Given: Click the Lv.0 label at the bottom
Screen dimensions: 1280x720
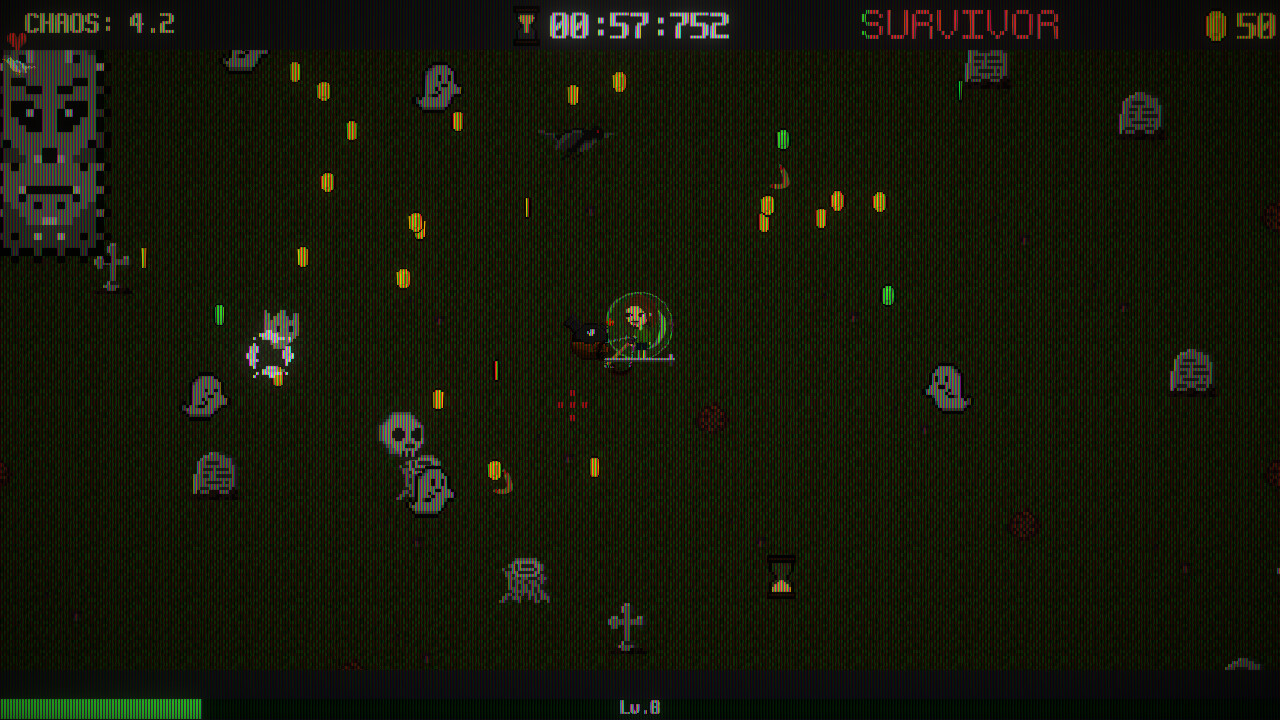Looking at the screenshot, I should click(x=640, y=705).
